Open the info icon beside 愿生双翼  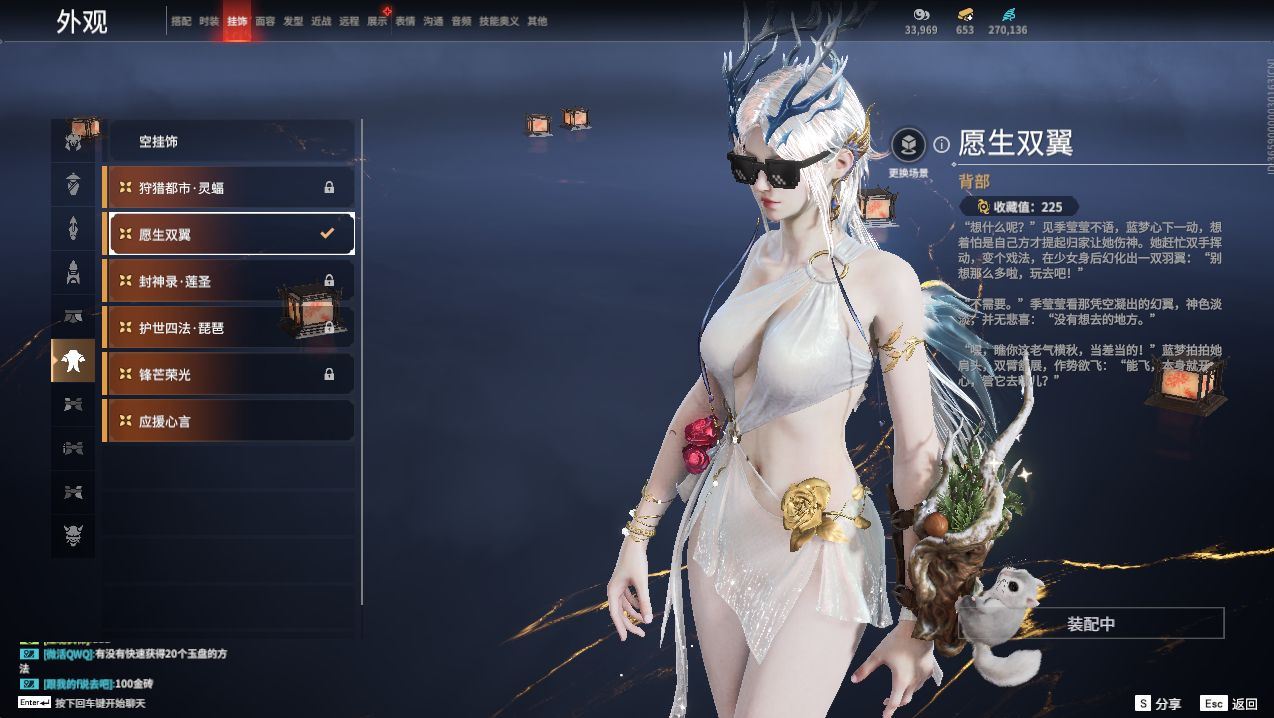tap(941, 145)
